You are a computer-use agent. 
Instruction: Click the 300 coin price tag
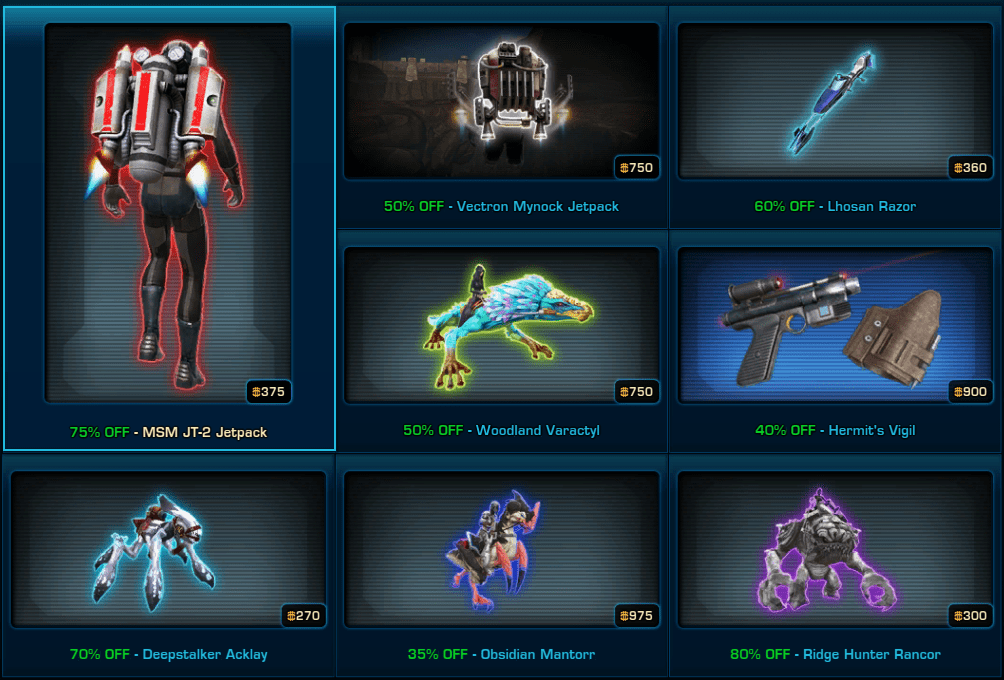point(971,616)
